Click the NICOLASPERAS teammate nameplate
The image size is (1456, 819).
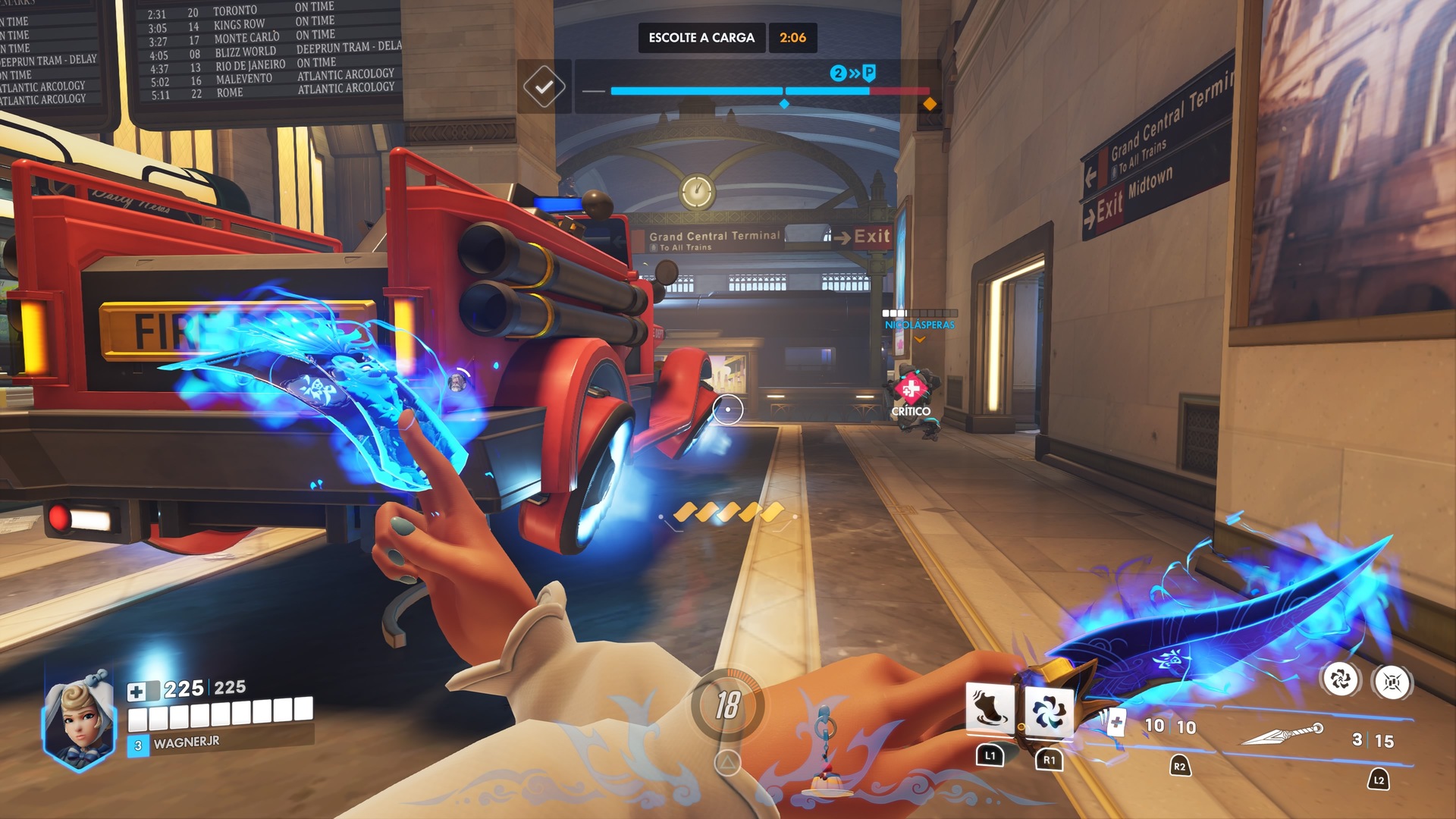click(x=919, y=325)
